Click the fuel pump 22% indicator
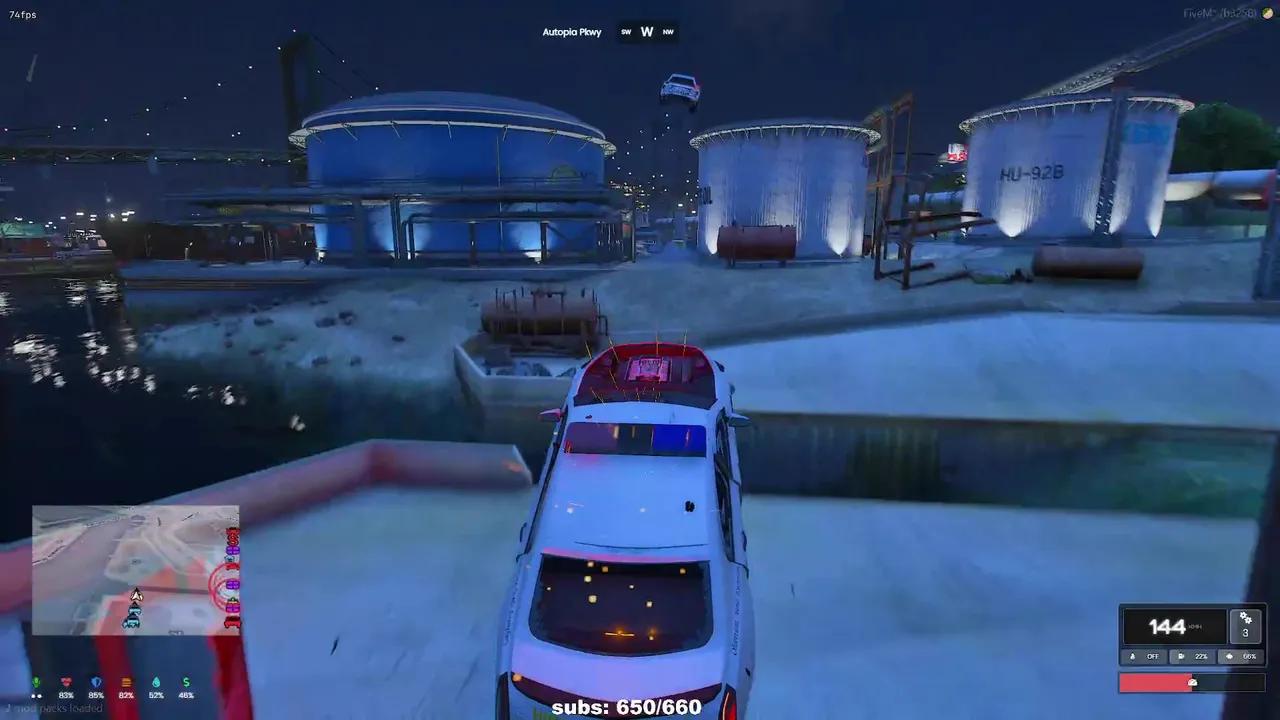Viewport: 1280px width, 720px height. (1193, 657)
